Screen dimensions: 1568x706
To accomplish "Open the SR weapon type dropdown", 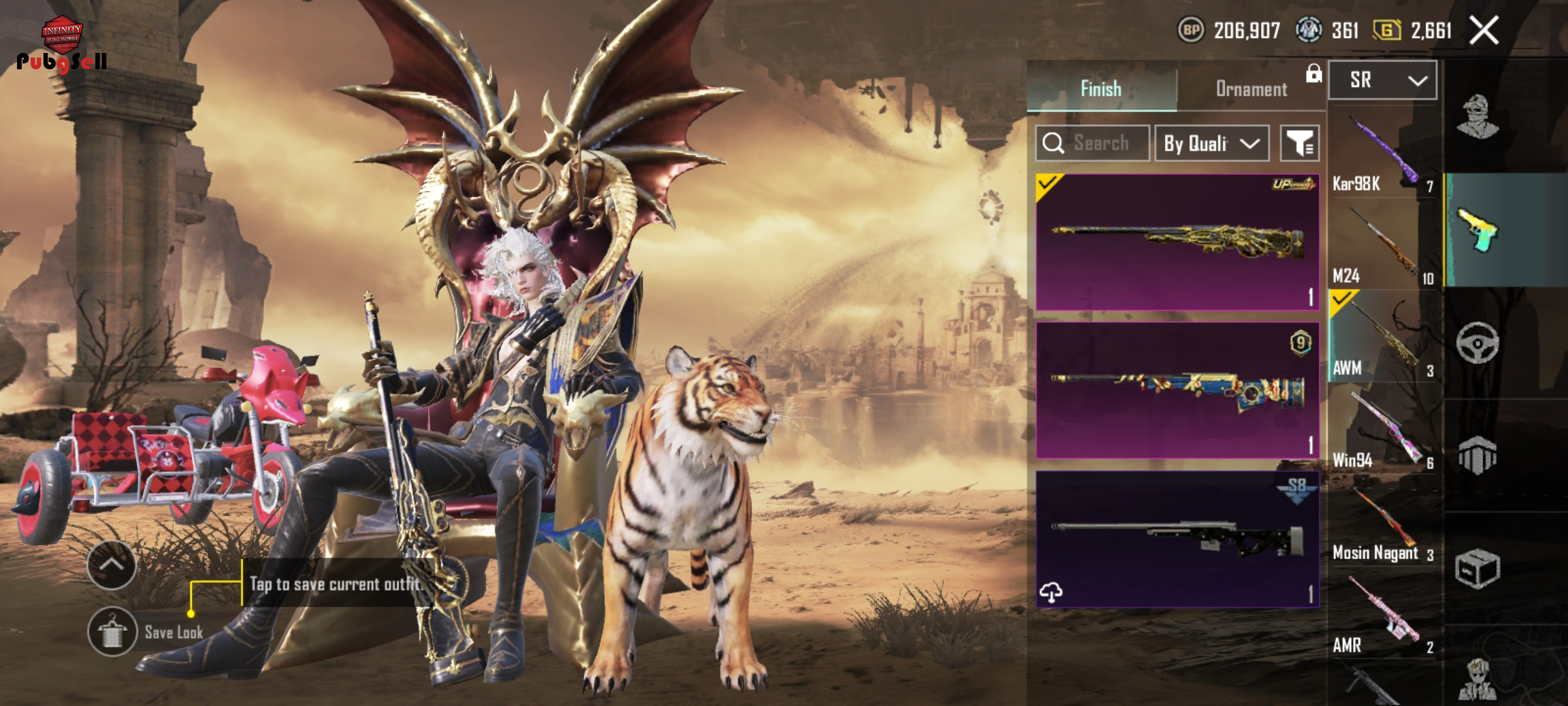I will pos(1382,80).
